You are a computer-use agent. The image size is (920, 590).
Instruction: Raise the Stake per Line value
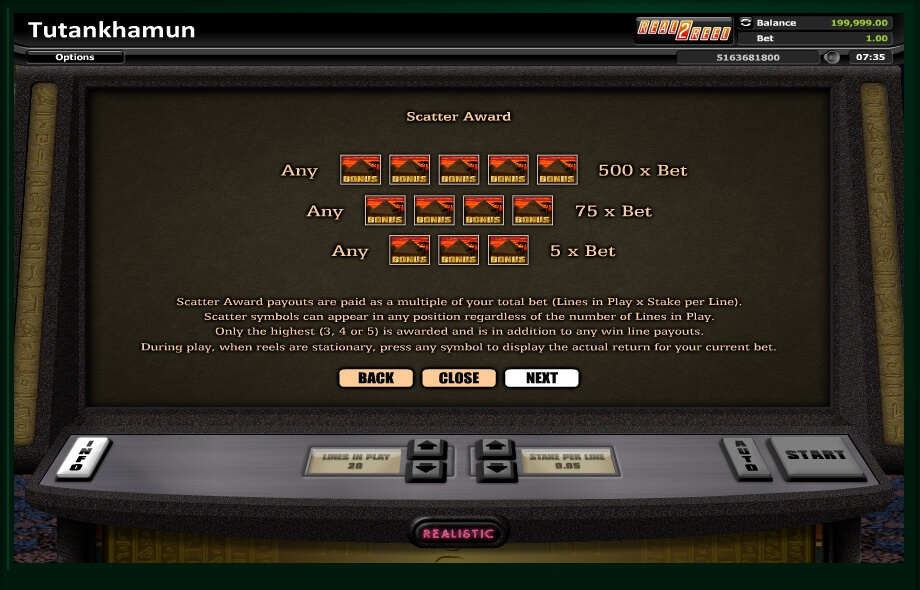pos(496,448)
